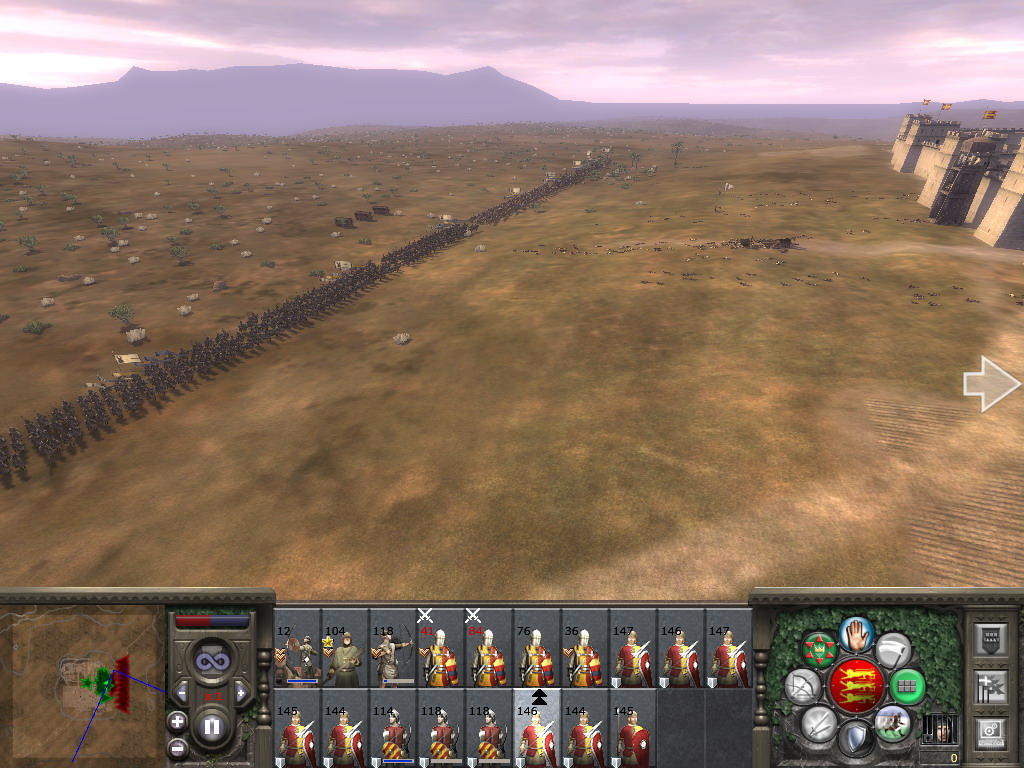Select the fighting unit card showing 41 men

[x=441, y=648]
